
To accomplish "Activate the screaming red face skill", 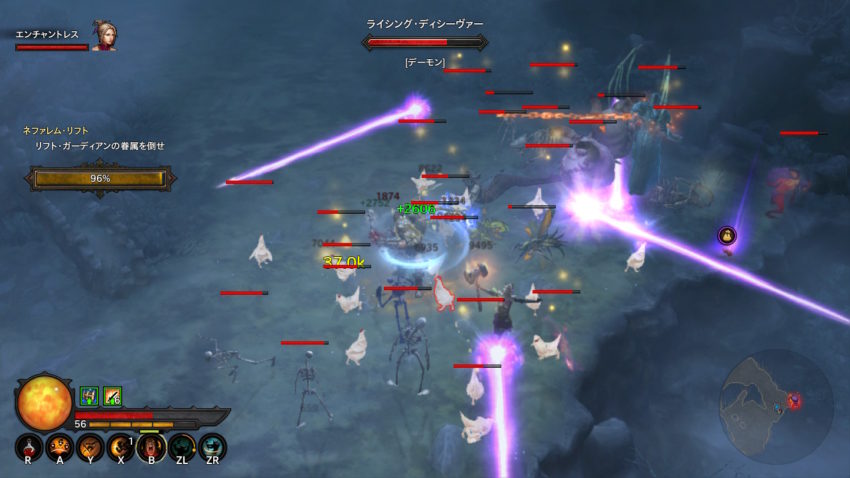I will pyautogui.click(x=151, y=446).
